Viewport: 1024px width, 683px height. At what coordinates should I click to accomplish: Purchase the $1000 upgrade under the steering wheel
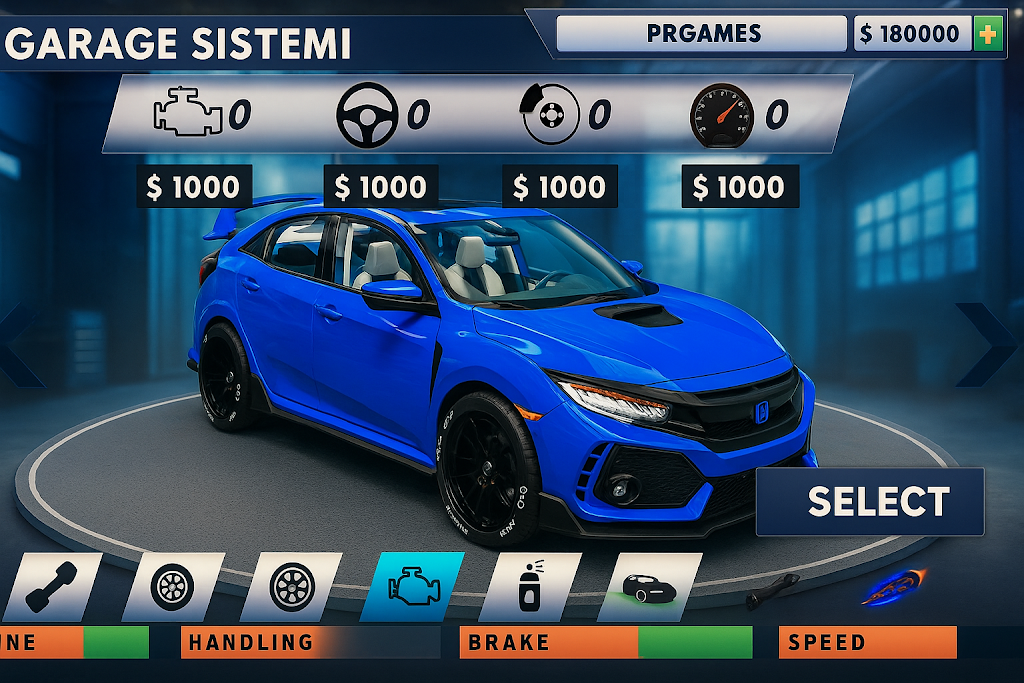[x=380, y=187]
